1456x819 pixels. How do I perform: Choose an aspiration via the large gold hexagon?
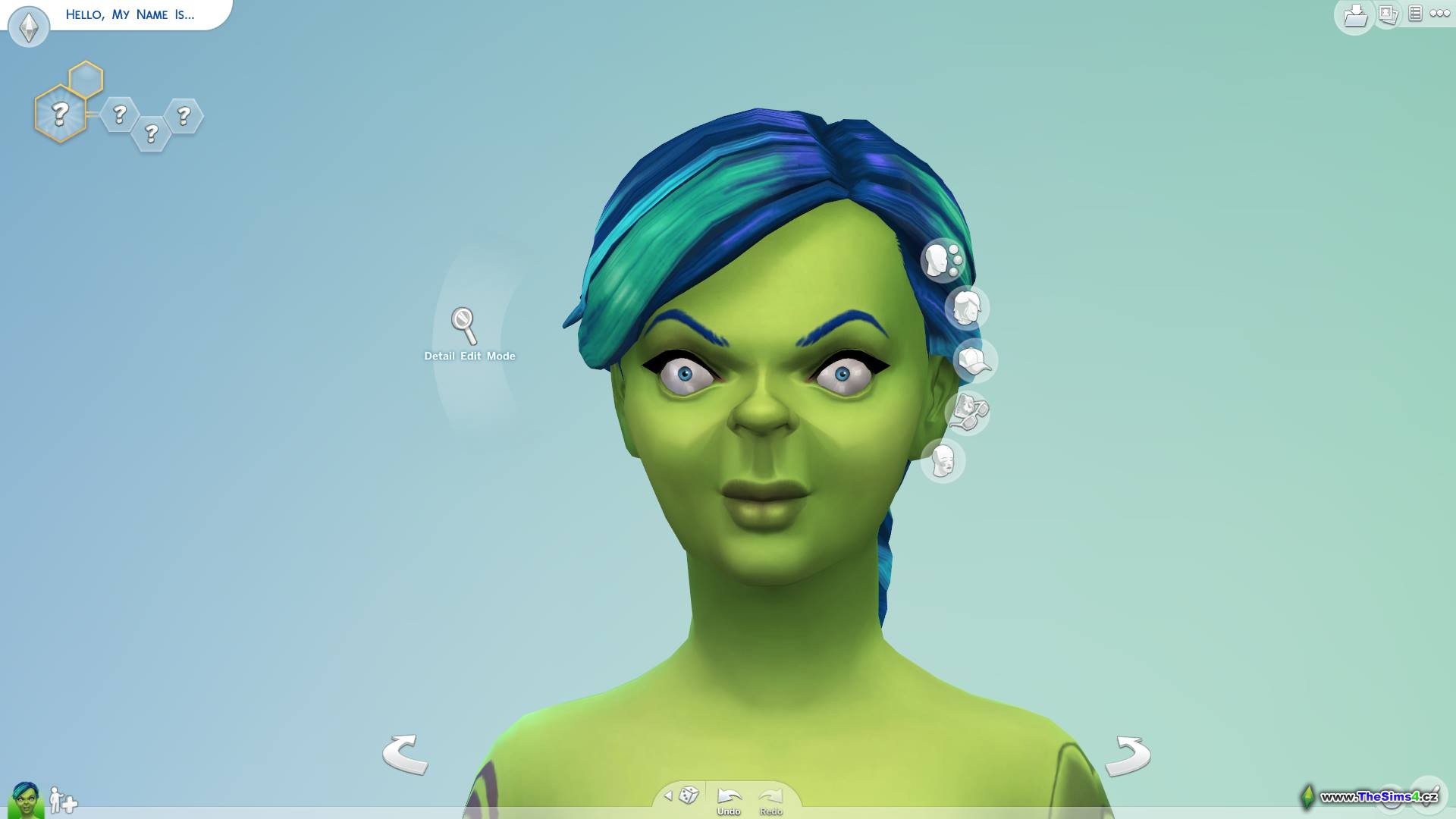tap(60, 115)
